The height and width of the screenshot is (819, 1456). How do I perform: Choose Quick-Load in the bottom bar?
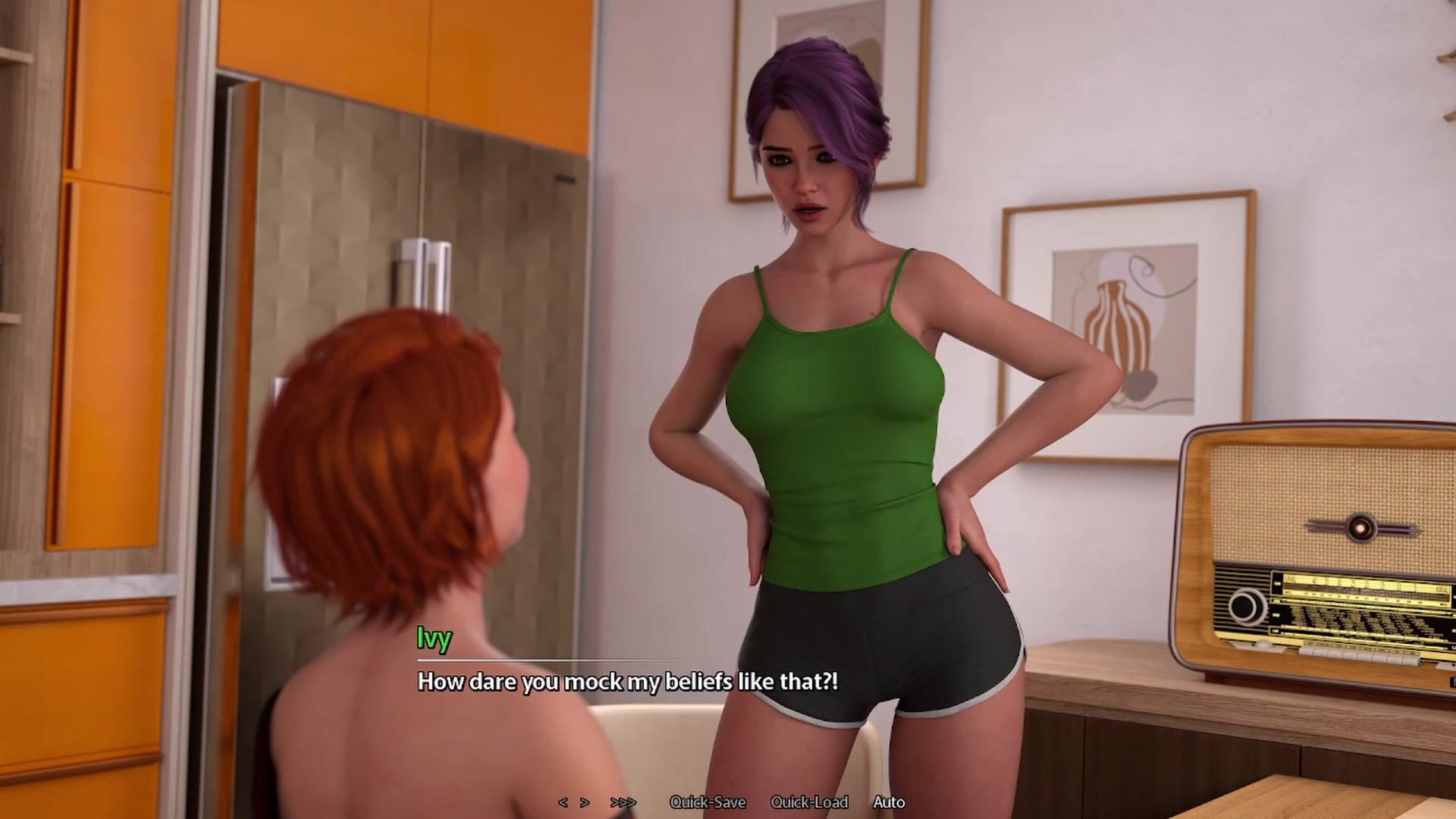[809, 802]
